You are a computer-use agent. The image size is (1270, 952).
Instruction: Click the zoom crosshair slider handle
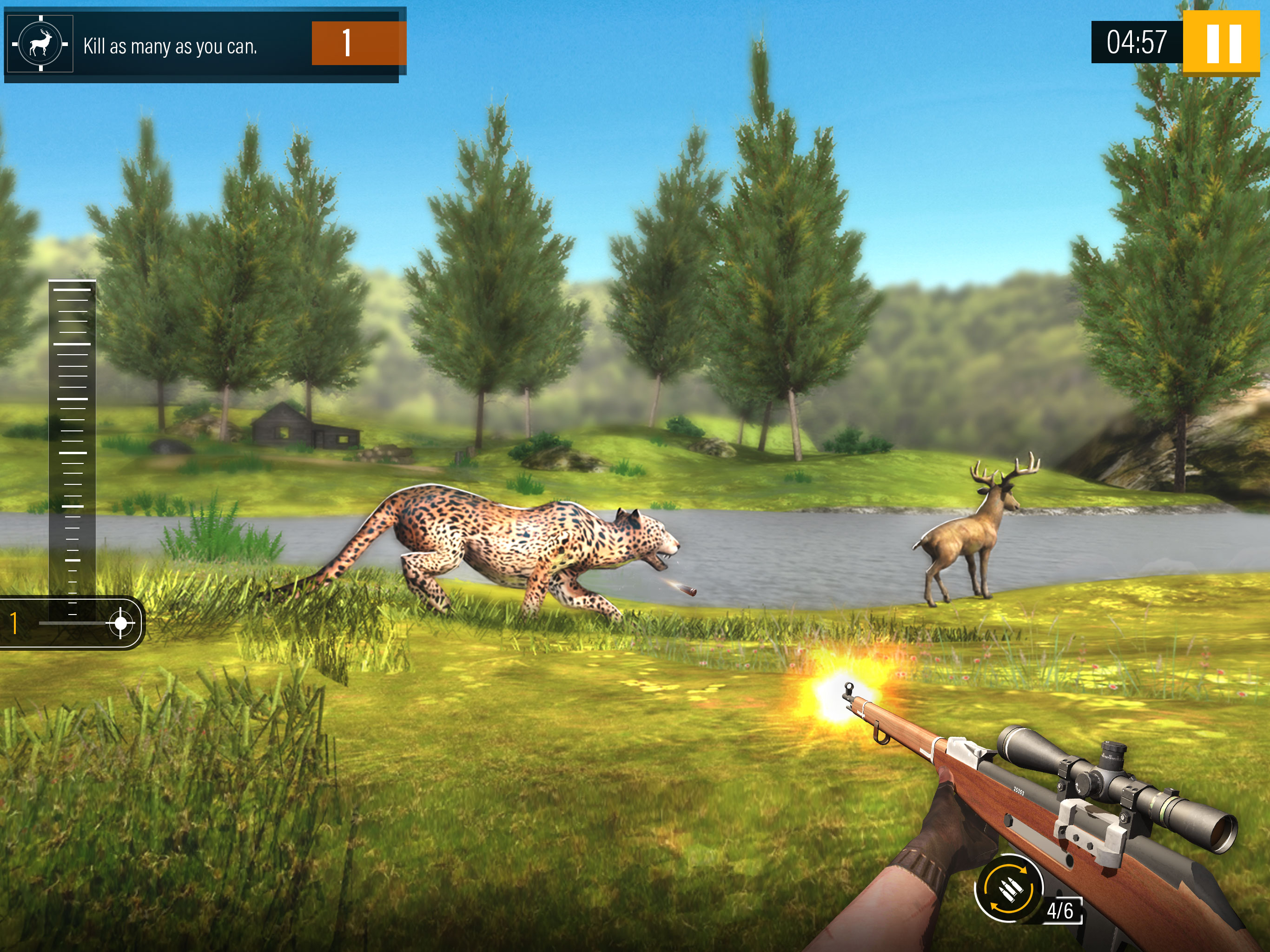(x=120, y=622)
